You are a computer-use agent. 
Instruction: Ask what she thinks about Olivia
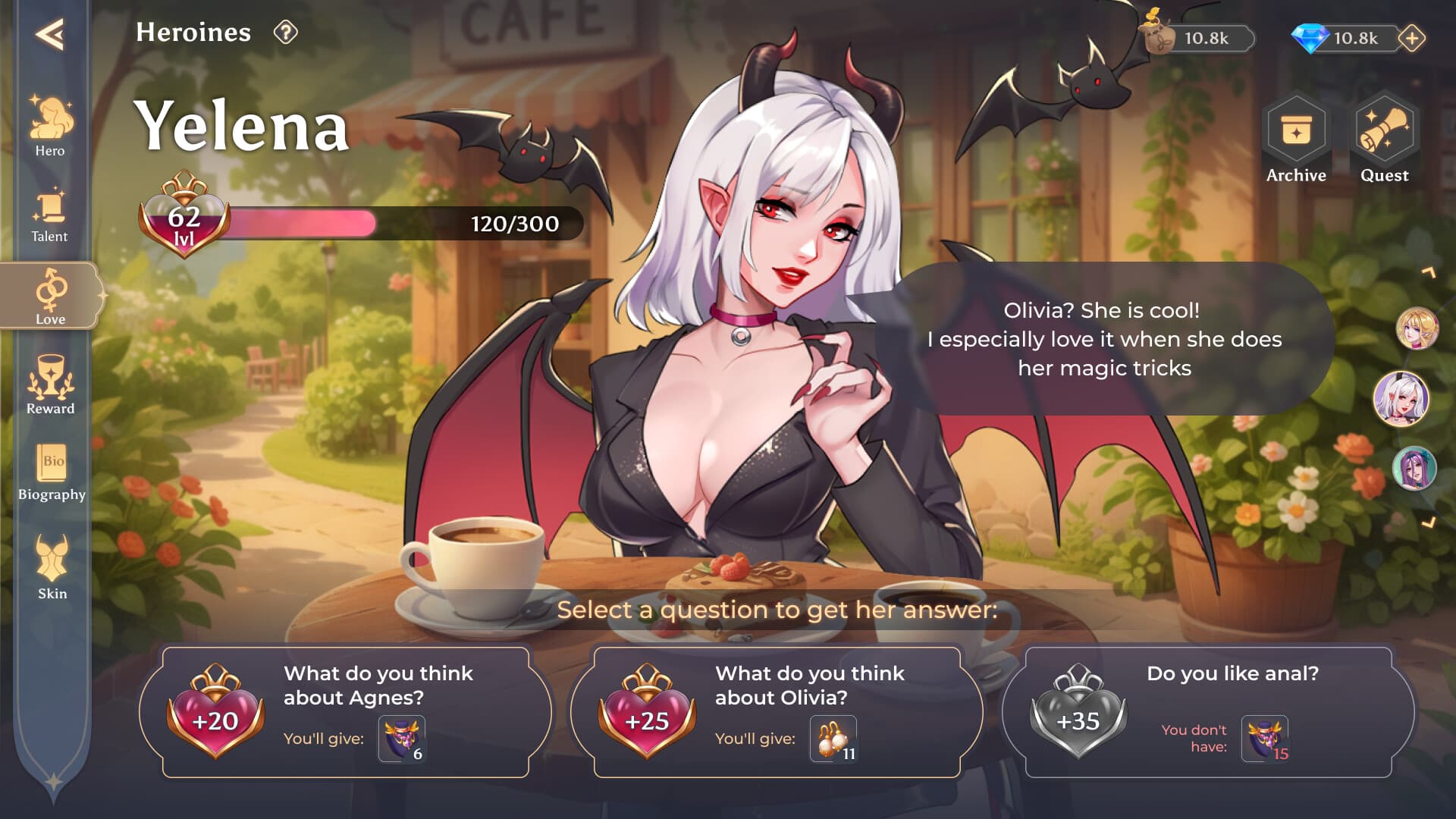[x=777, y=712]
